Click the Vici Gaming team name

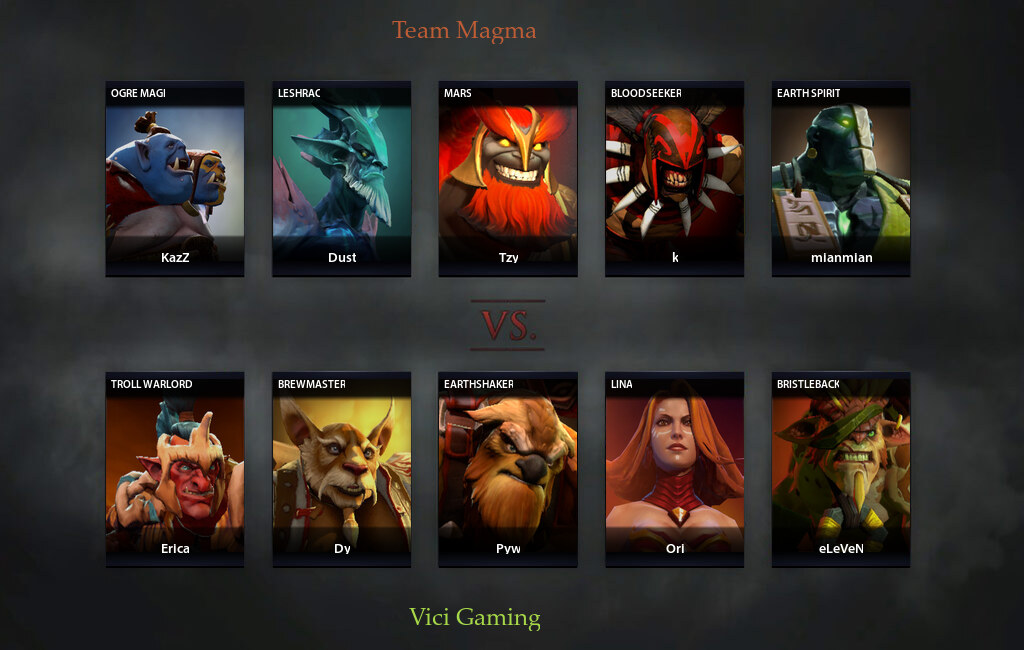click(x=475, y=617)
